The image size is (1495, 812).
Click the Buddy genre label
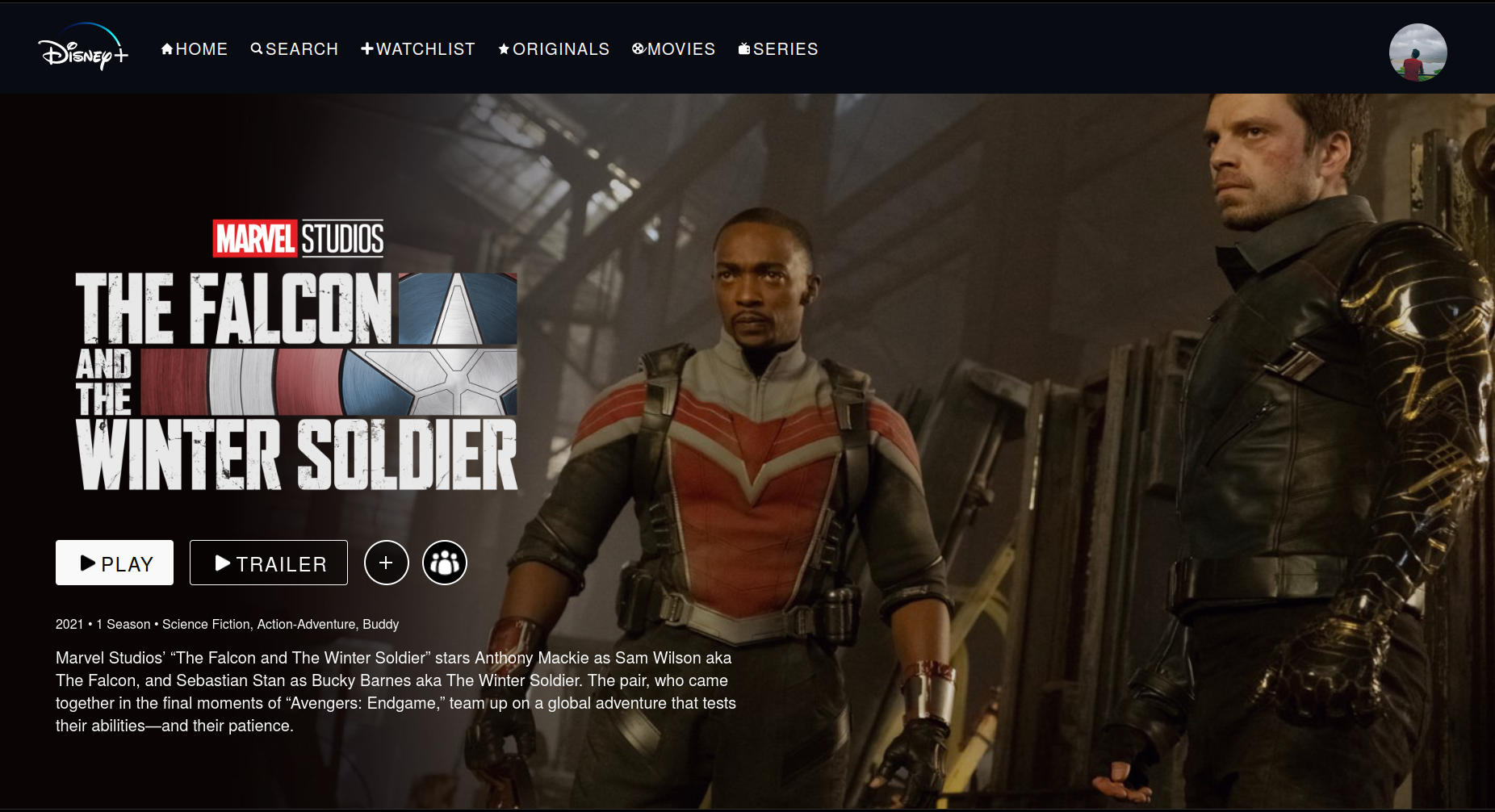pos(380,624)
